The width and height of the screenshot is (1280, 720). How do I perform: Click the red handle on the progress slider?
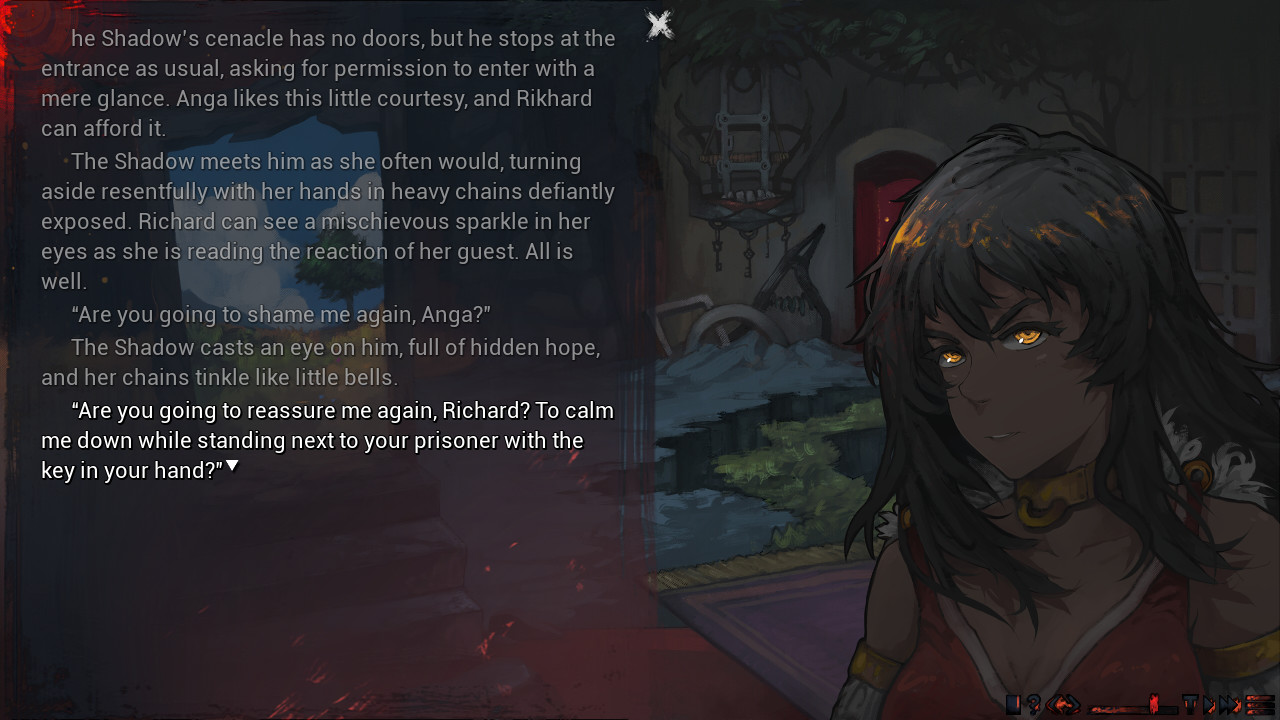pyautogui.click(x=1155, y=703)
